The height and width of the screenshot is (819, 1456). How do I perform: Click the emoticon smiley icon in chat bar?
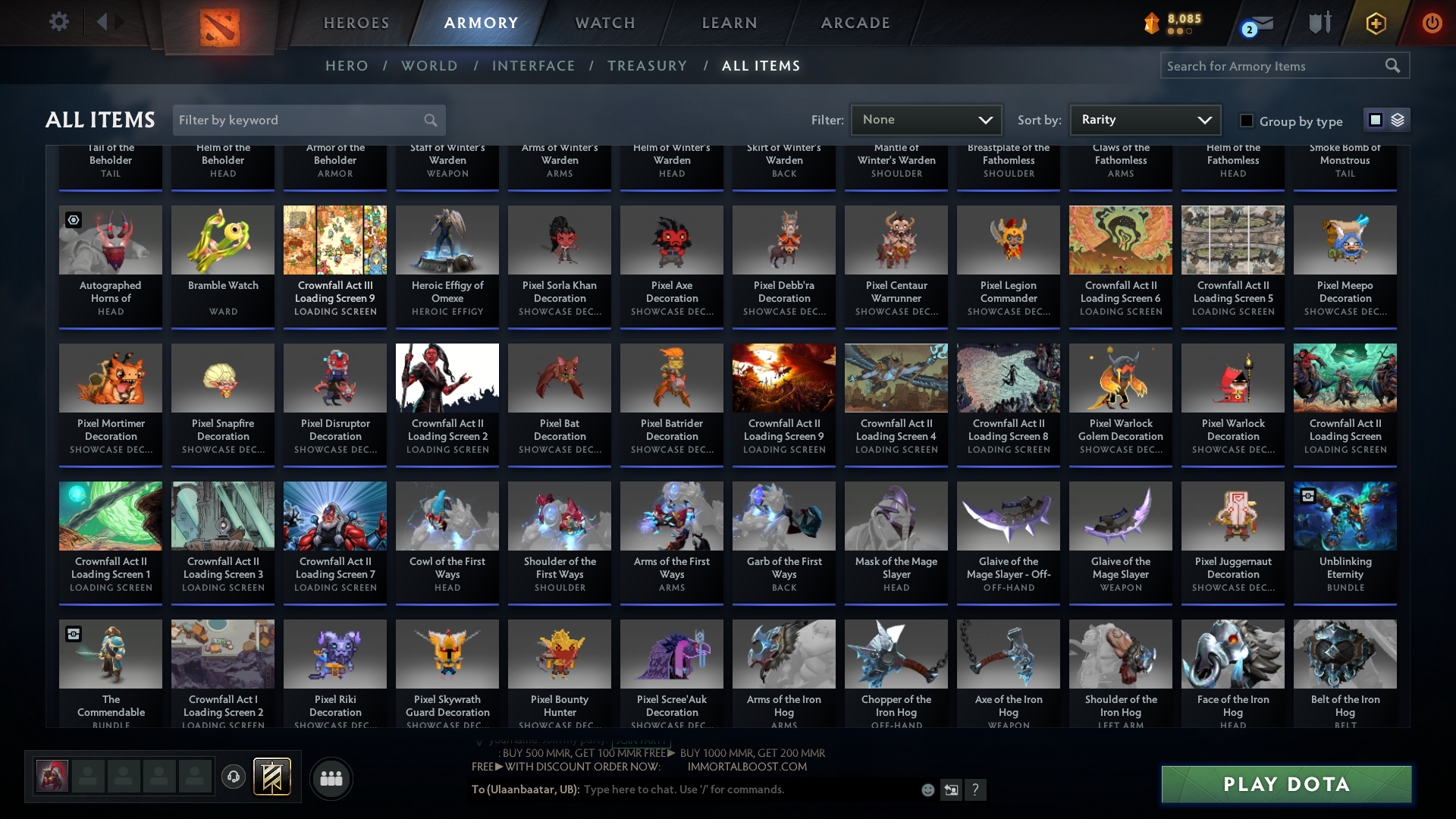[x=927, y=789]
